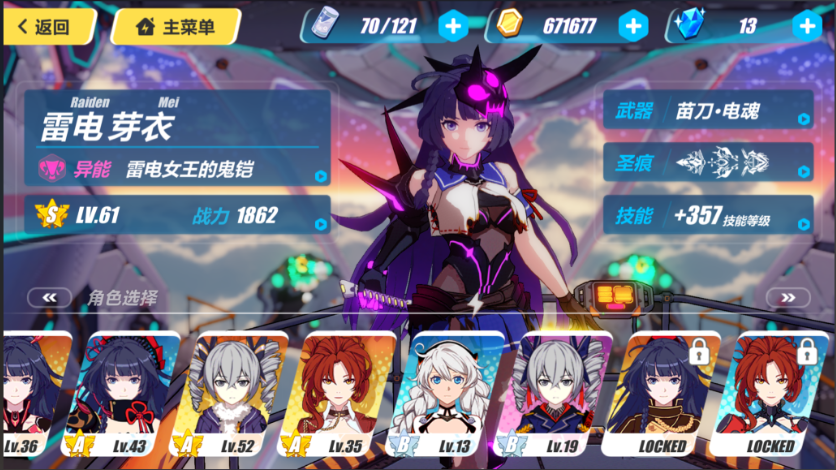This screenshot has height=470, width=836.
Task: Choose the partially visible Lv.36 character card
Action: (32, 395)
